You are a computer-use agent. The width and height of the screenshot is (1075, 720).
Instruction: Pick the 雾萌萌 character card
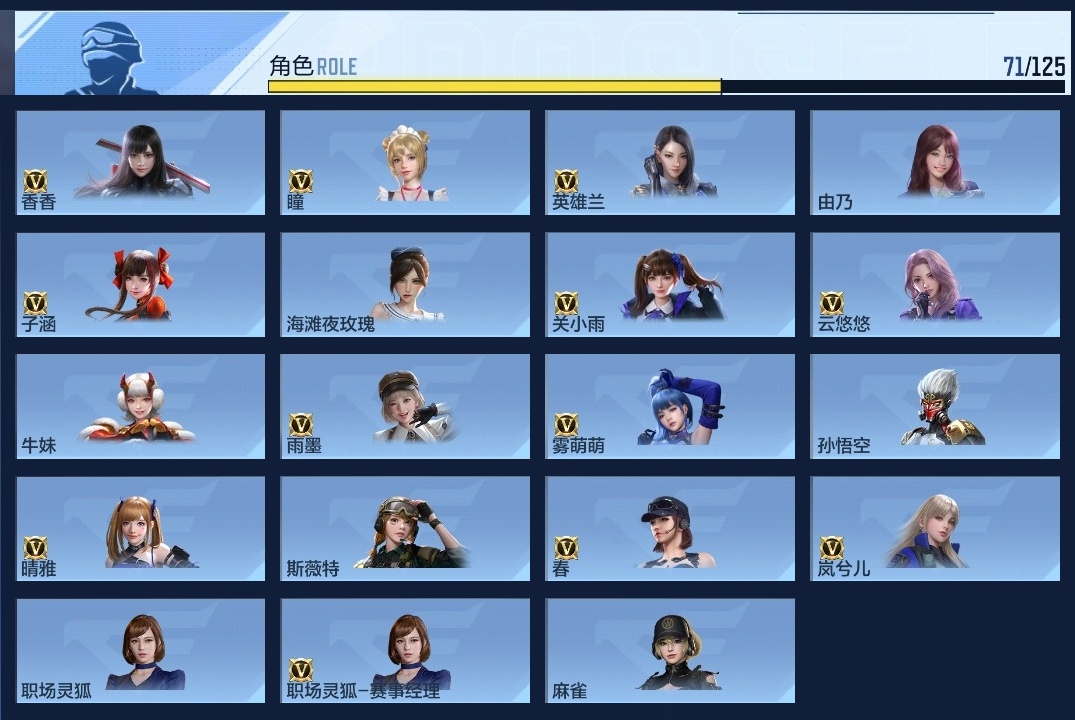pyautogui.click(x=670, y=407)
